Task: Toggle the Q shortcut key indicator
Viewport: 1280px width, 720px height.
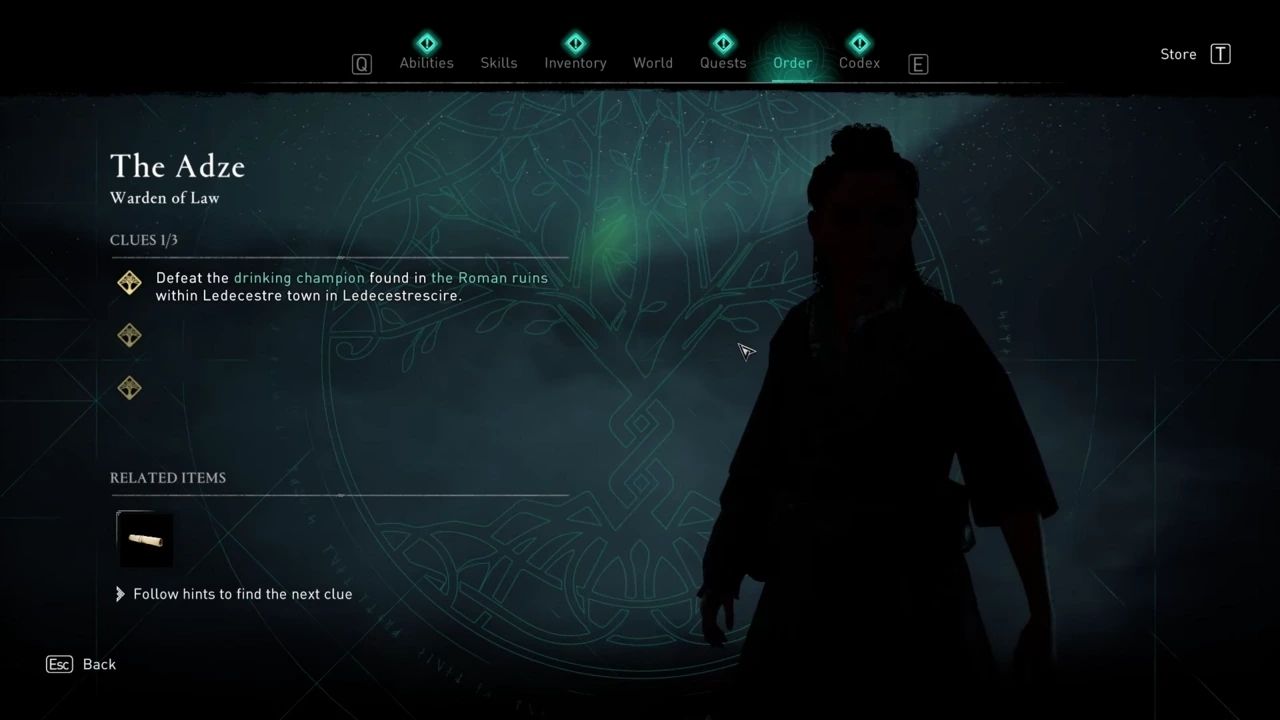Action: [361, 63]
